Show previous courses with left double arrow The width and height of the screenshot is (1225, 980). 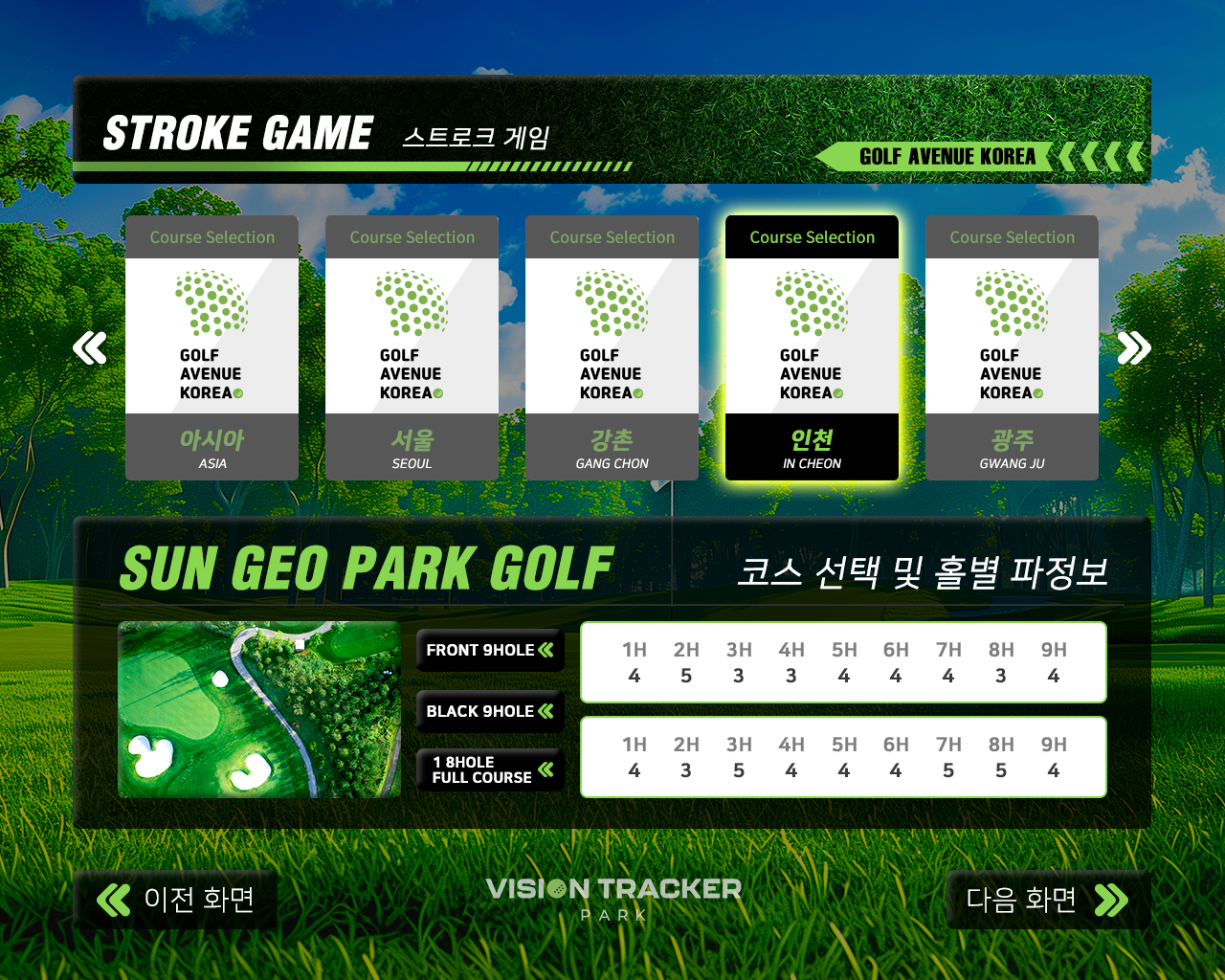90,348
